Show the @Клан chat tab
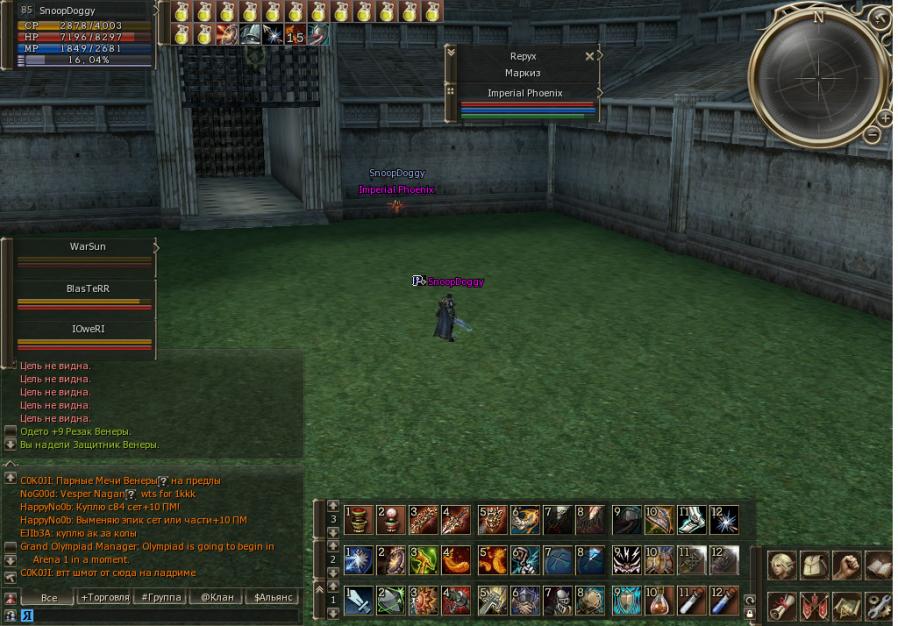Screen dimensions: 898x626 click(217, 597)
